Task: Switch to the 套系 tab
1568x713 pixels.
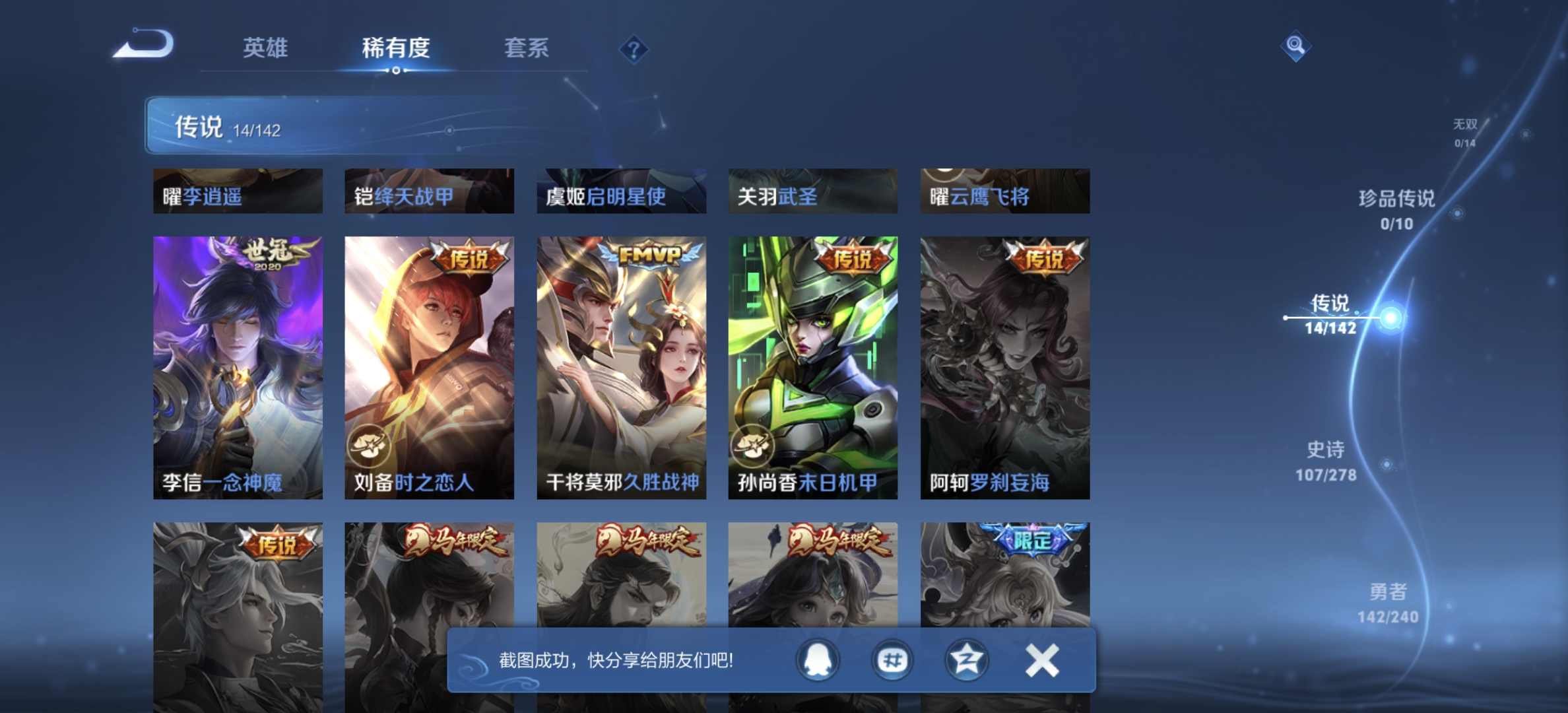Action: (528, 49)
